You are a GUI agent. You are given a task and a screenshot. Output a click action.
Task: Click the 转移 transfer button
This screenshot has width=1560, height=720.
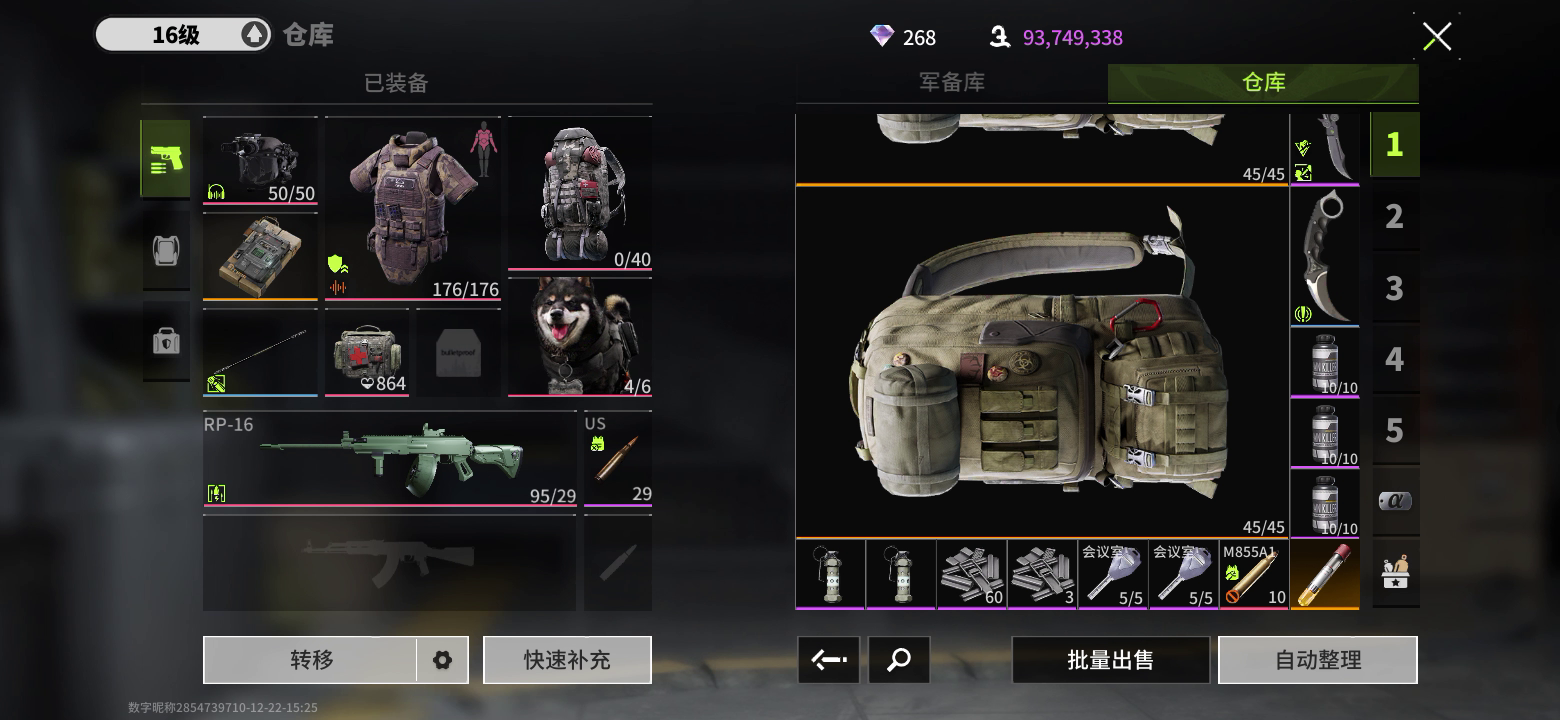pyautogui.click(x=311, y=660)
